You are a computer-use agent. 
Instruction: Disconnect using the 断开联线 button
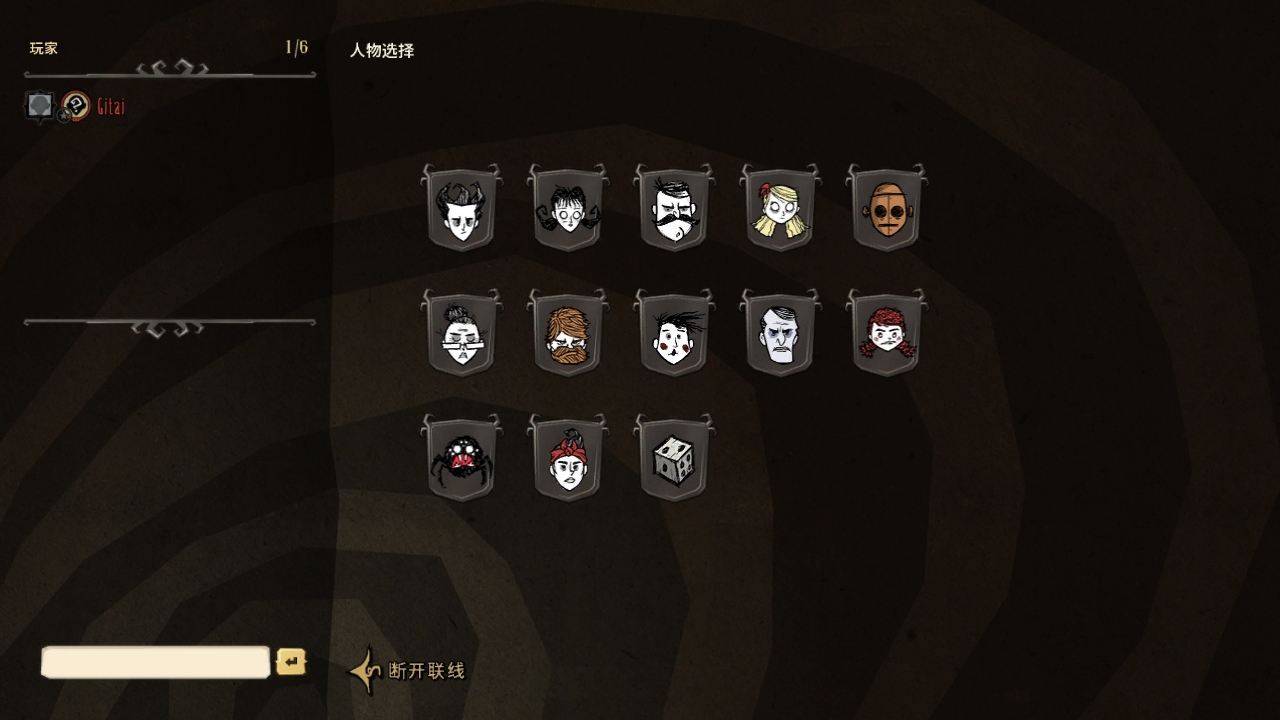click(408, 670)
